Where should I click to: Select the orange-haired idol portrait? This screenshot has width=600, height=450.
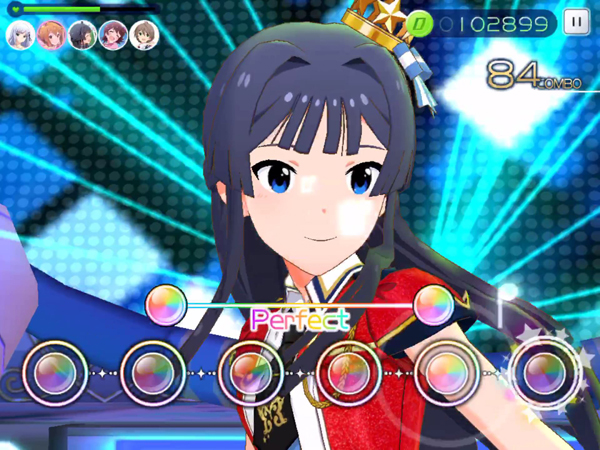[x=50, y=35]
